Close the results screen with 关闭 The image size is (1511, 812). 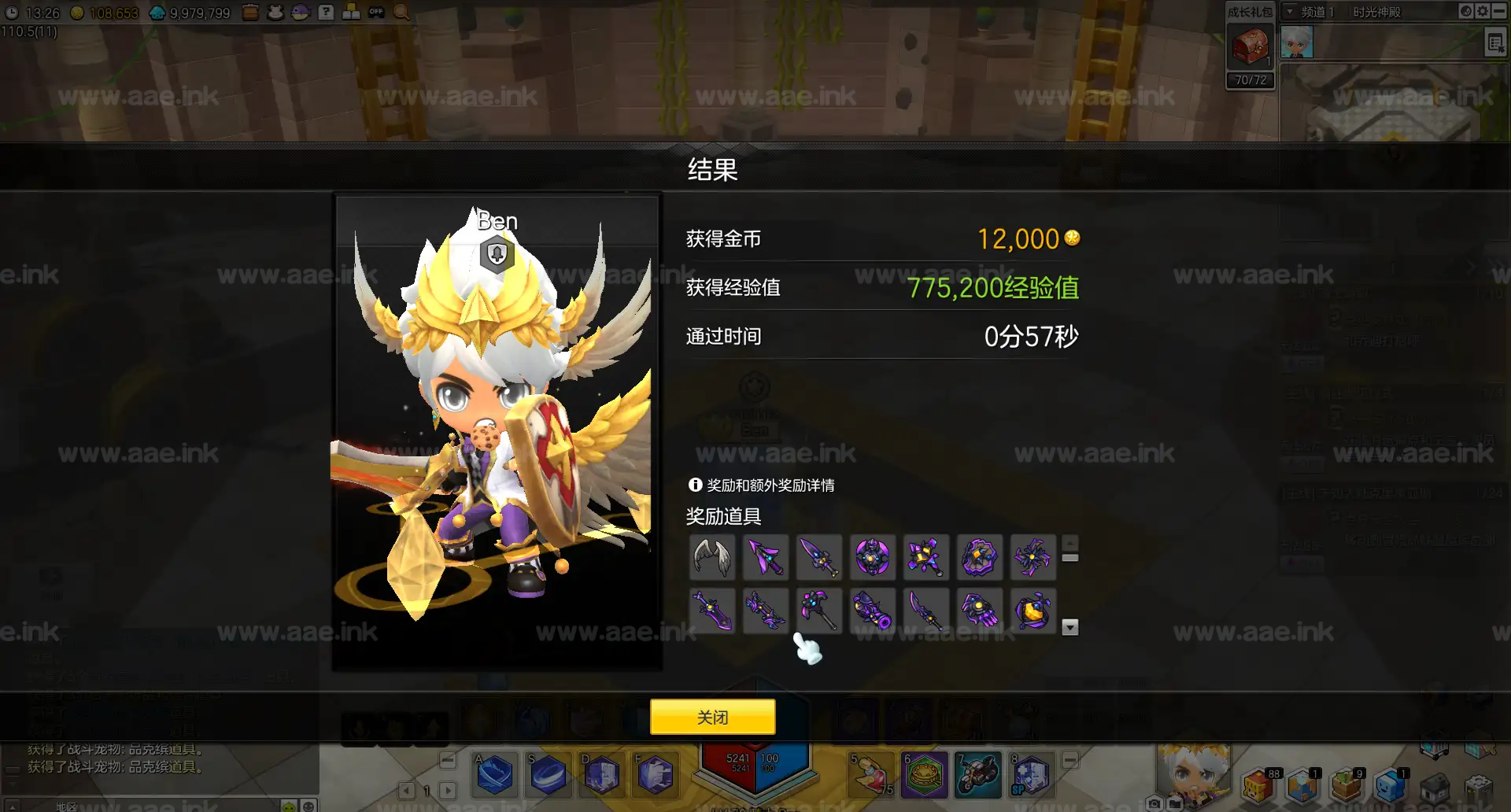point(712,717)
